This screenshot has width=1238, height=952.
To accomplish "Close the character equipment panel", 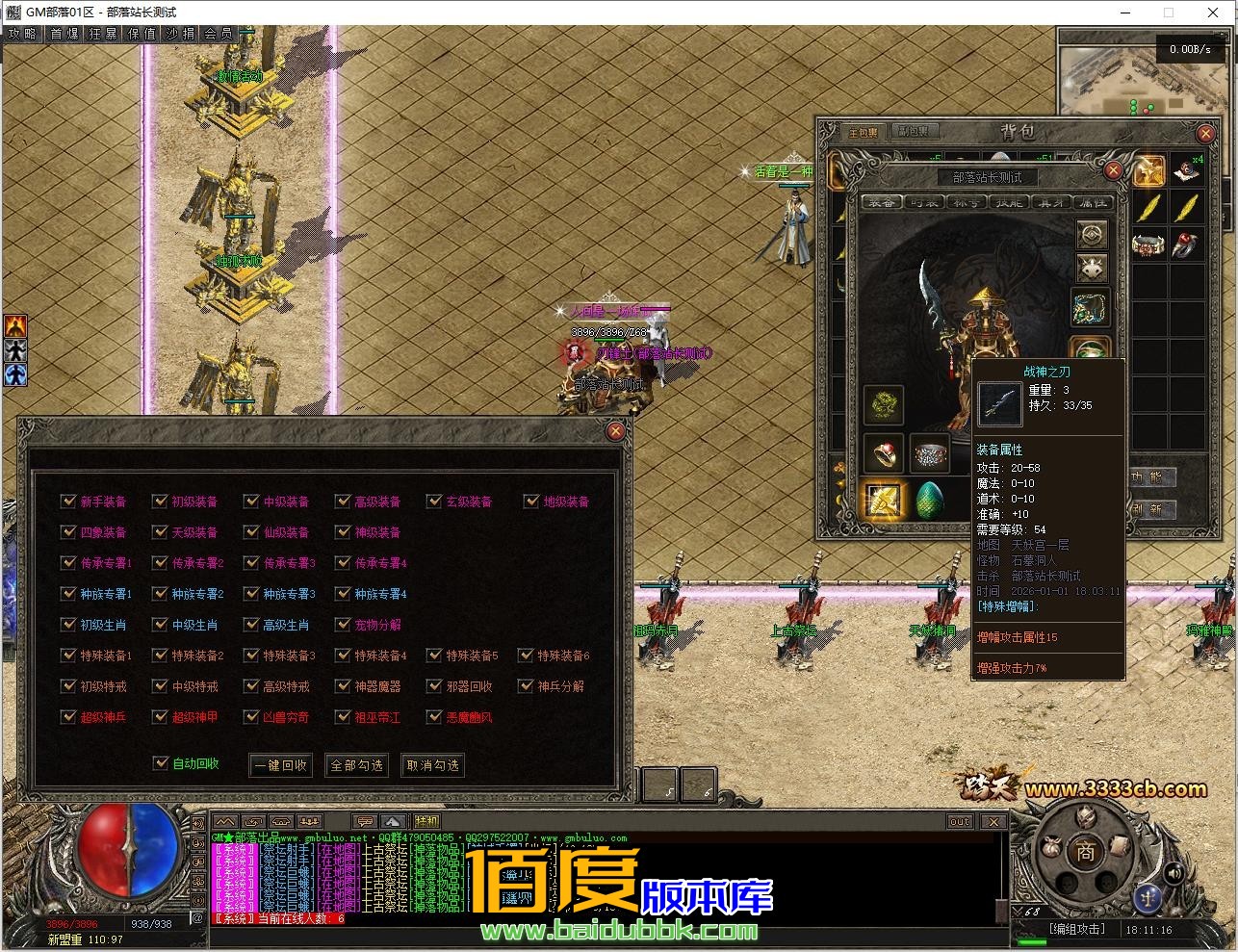I will (1113, 171).
